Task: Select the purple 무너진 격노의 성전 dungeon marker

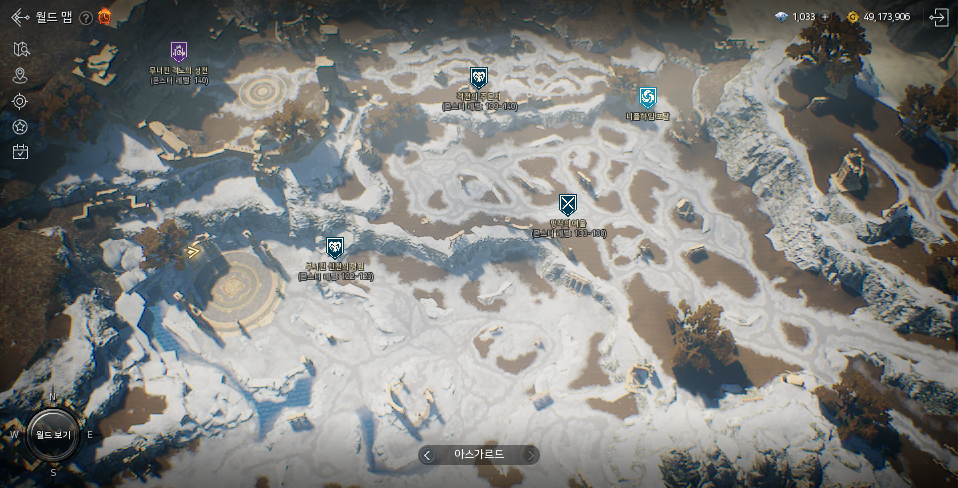Action: click(179, 52)
